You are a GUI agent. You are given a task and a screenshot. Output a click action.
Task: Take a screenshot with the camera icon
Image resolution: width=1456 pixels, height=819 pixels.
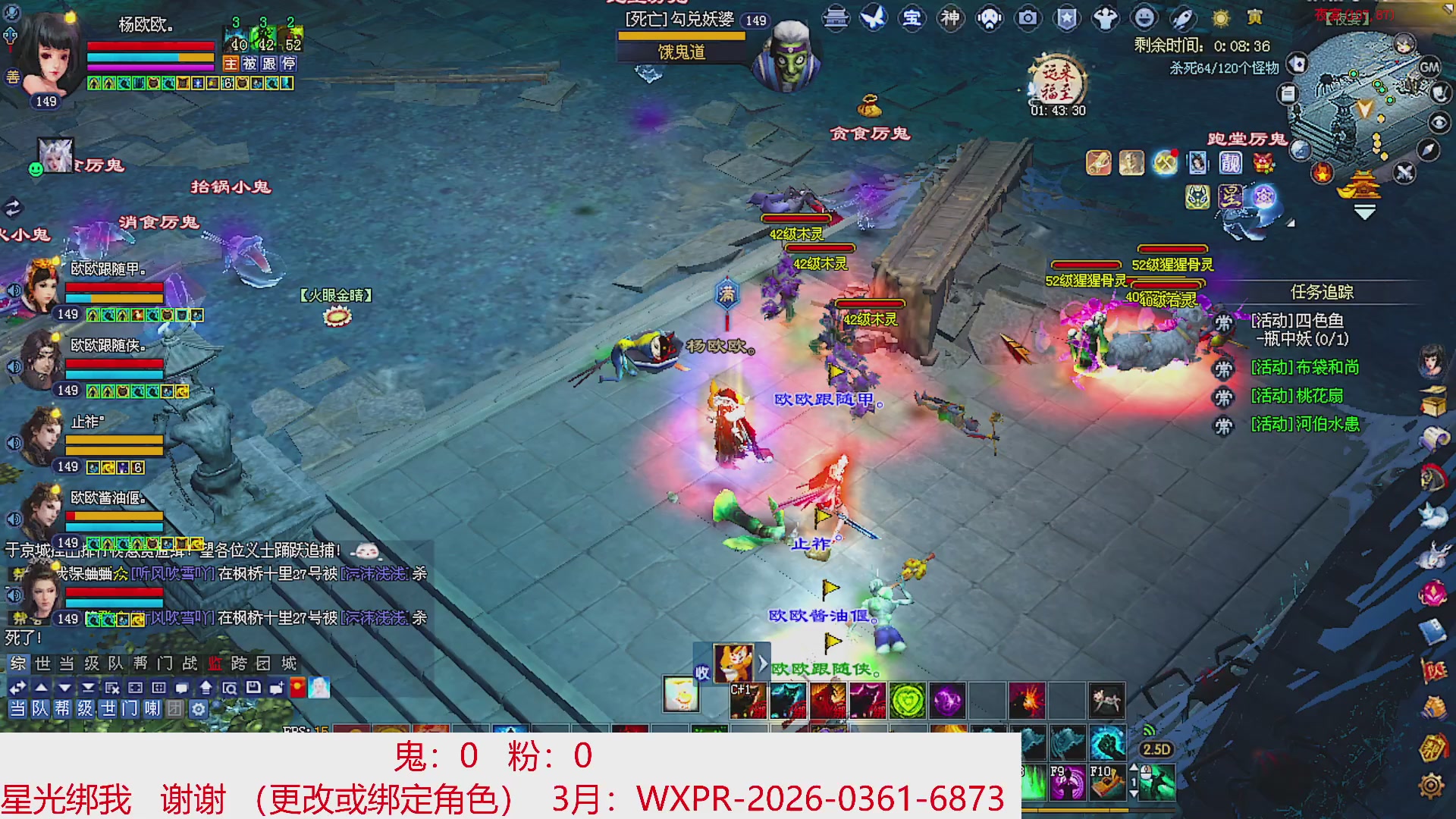tap(1028, 20)
